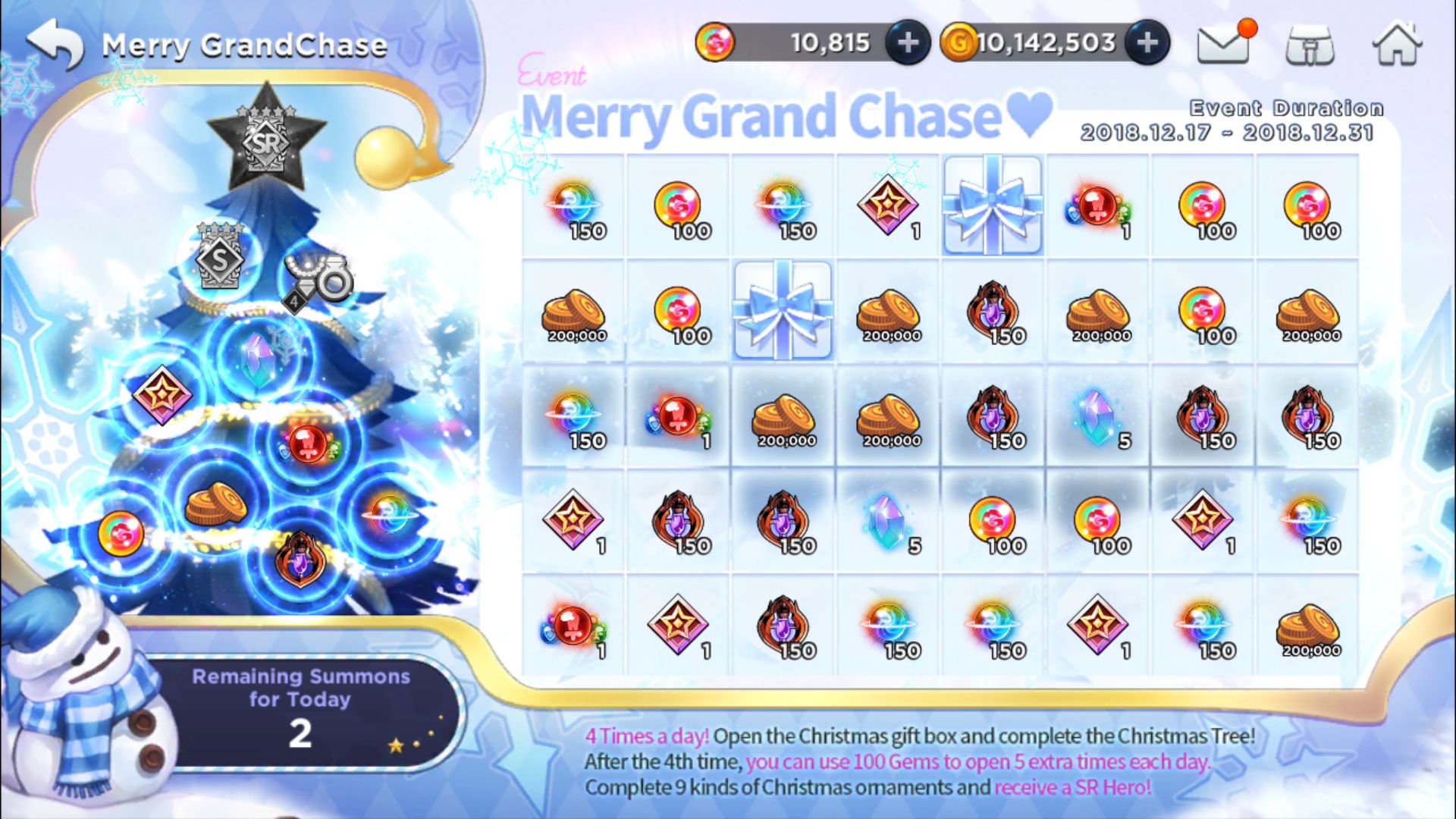Open the mailbox envelope icon
1456x819 pixels.
point(1223,44)
